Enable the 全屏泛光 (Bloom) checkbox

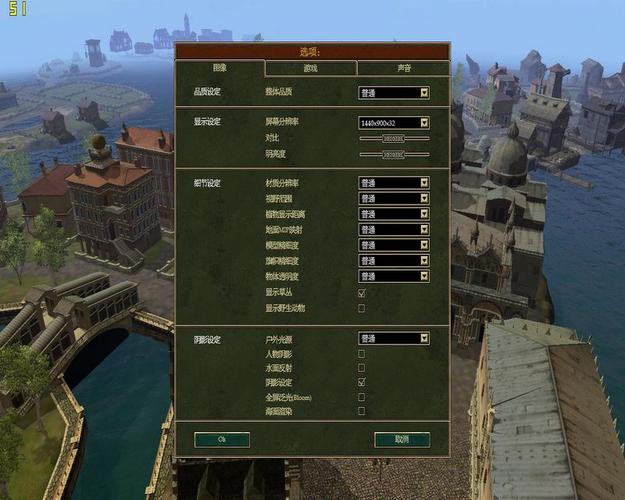point(361,397)
